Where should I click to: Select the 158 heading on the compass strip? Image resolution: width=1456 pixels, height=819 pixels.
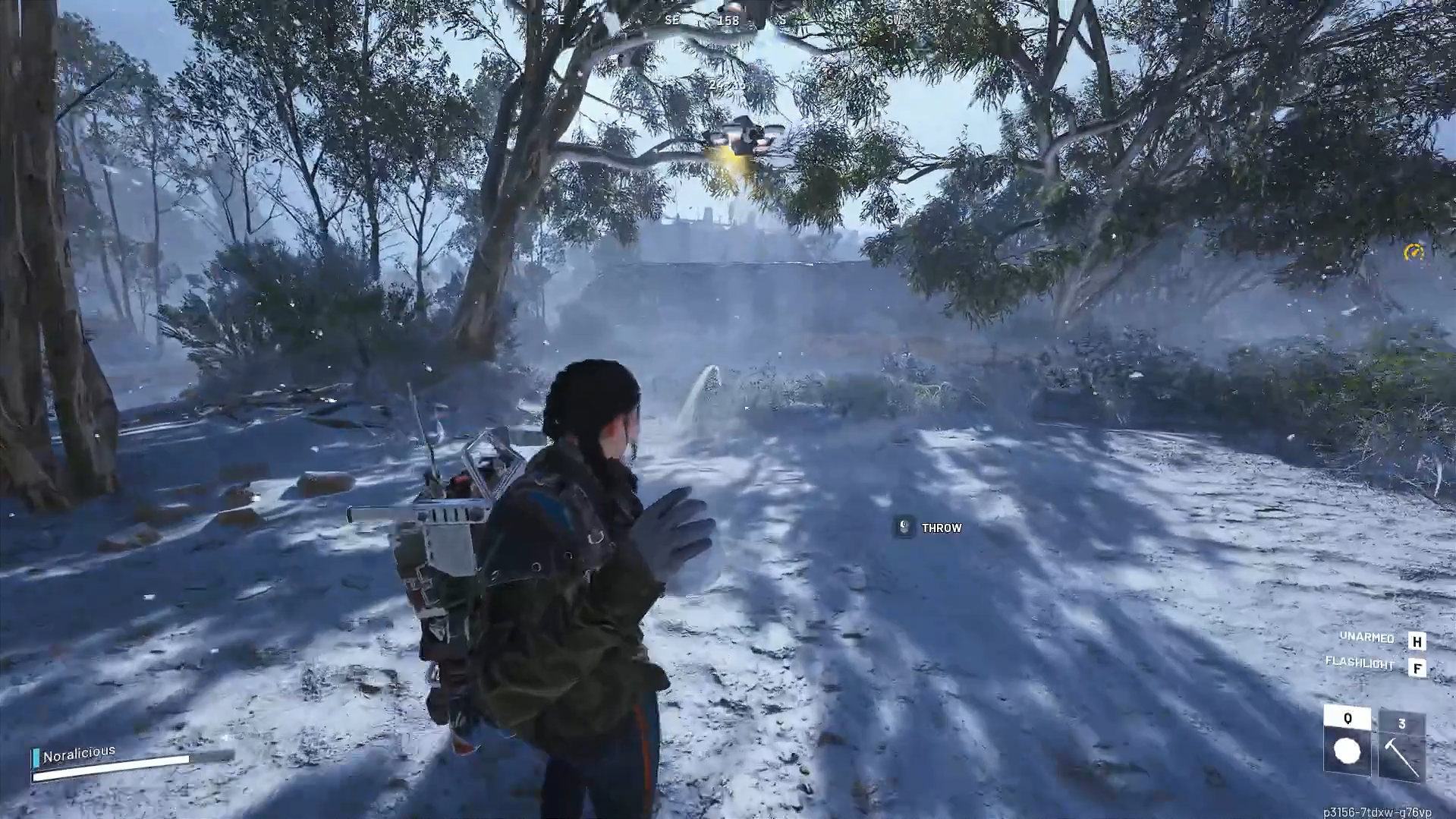[728, 20]
